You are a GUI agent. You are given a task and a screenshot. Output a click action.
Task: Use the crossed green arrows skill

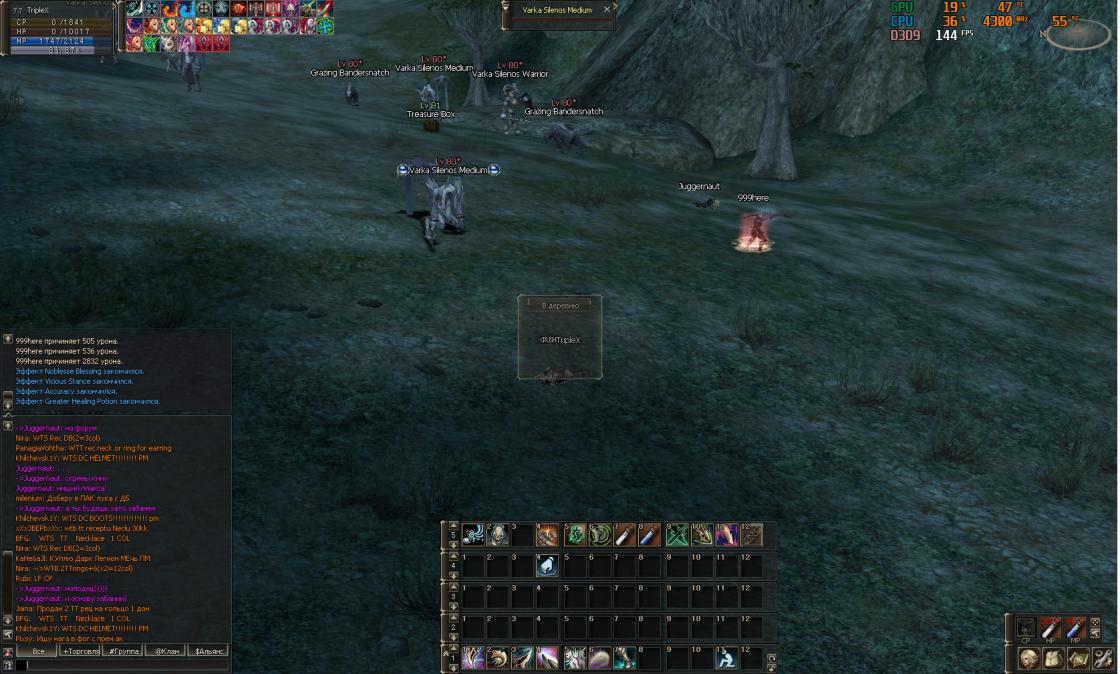(677, 535)
